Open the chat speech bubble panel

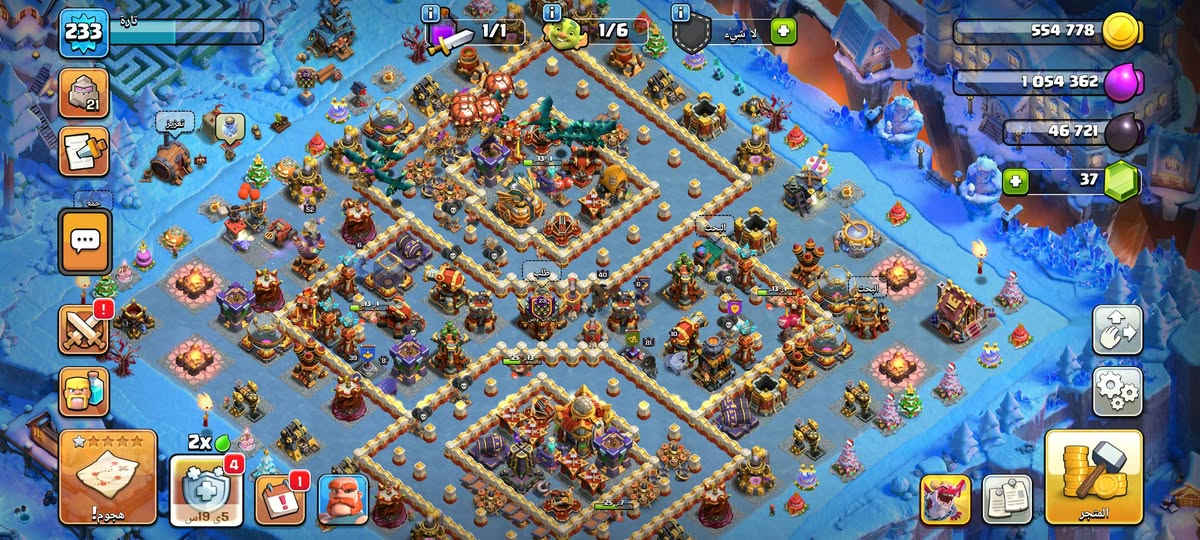click(x=85, y=241)
